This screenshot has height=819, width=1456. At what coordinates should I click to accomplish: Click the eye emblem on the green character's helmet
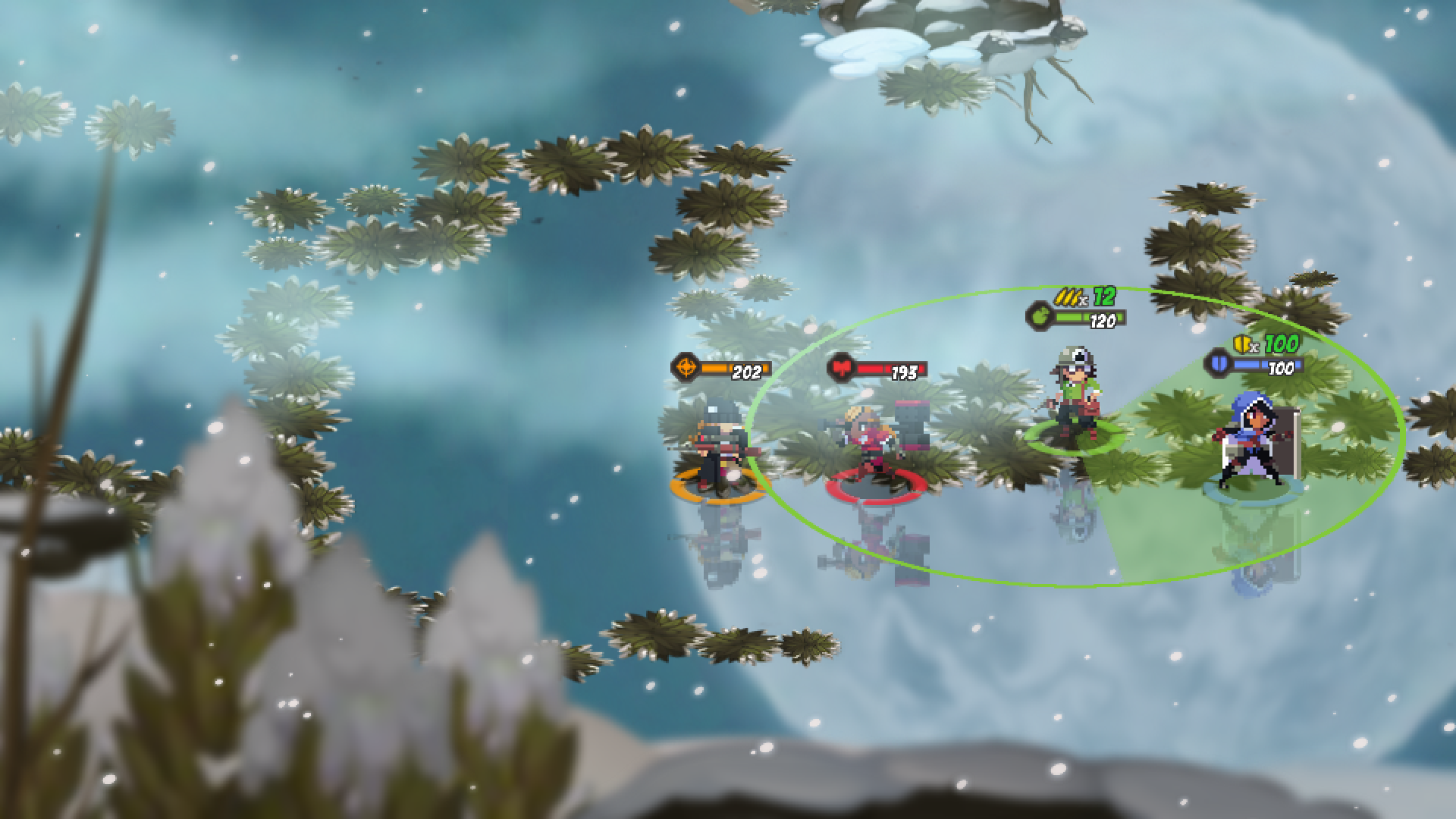pos(1080,354)
